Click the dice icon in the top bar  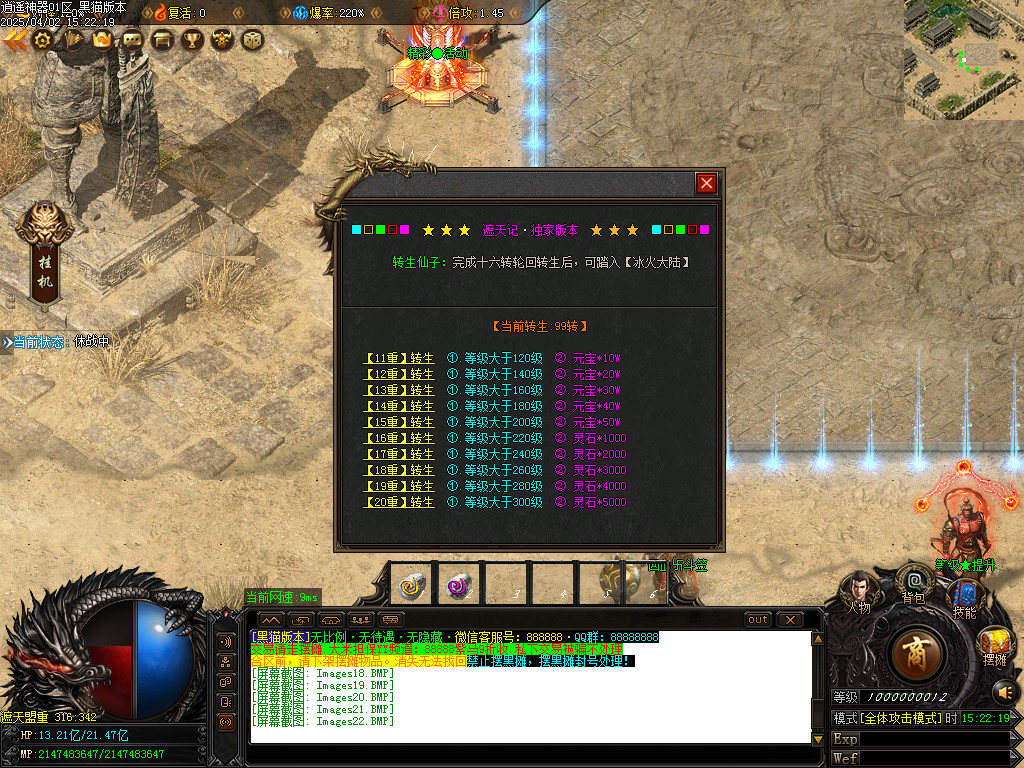coord(252,40)
